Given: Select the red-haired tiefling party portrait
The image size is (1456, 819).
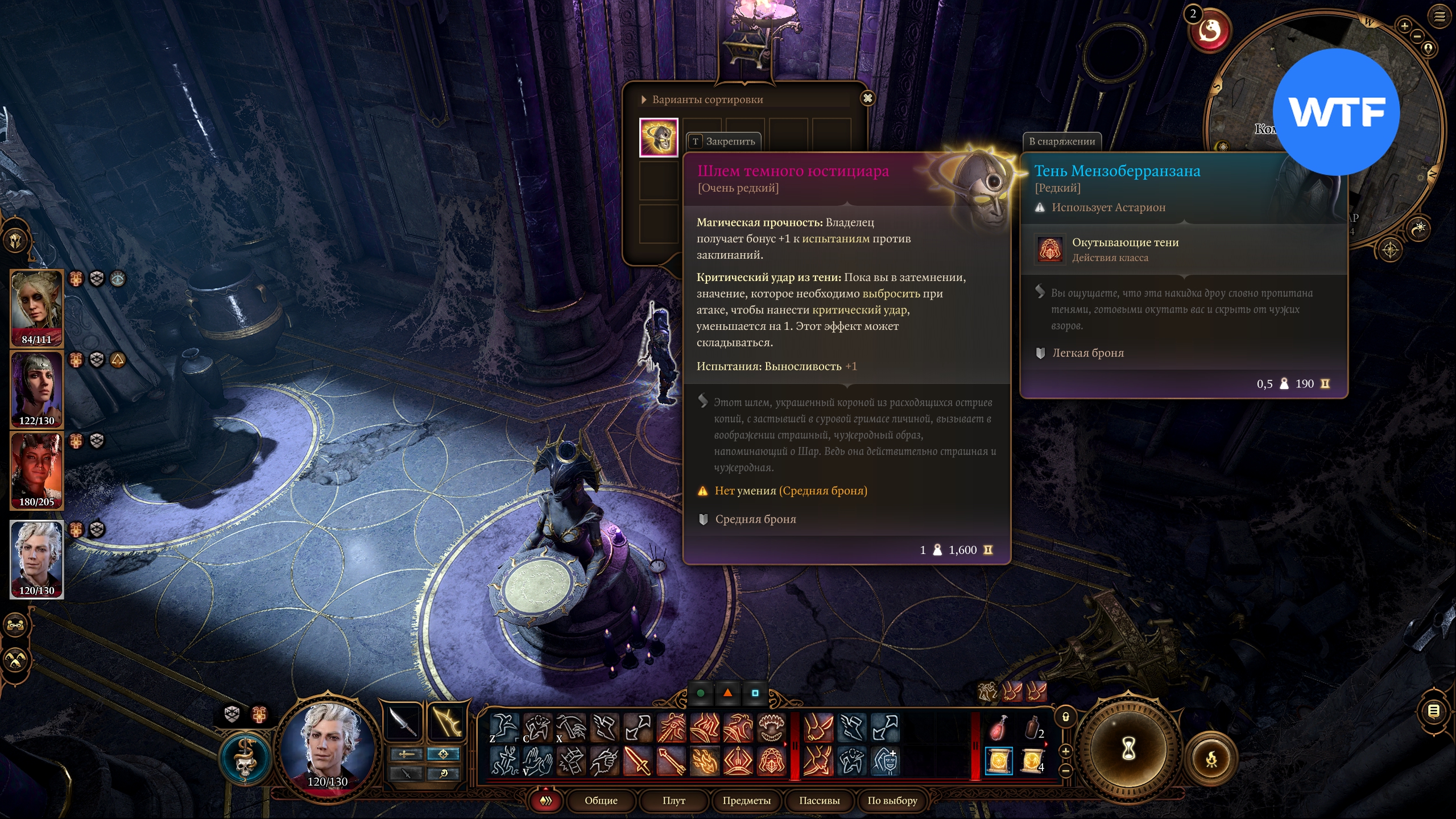Looking at the screenshot, I should pyautogui.click(x=36, y=469).
